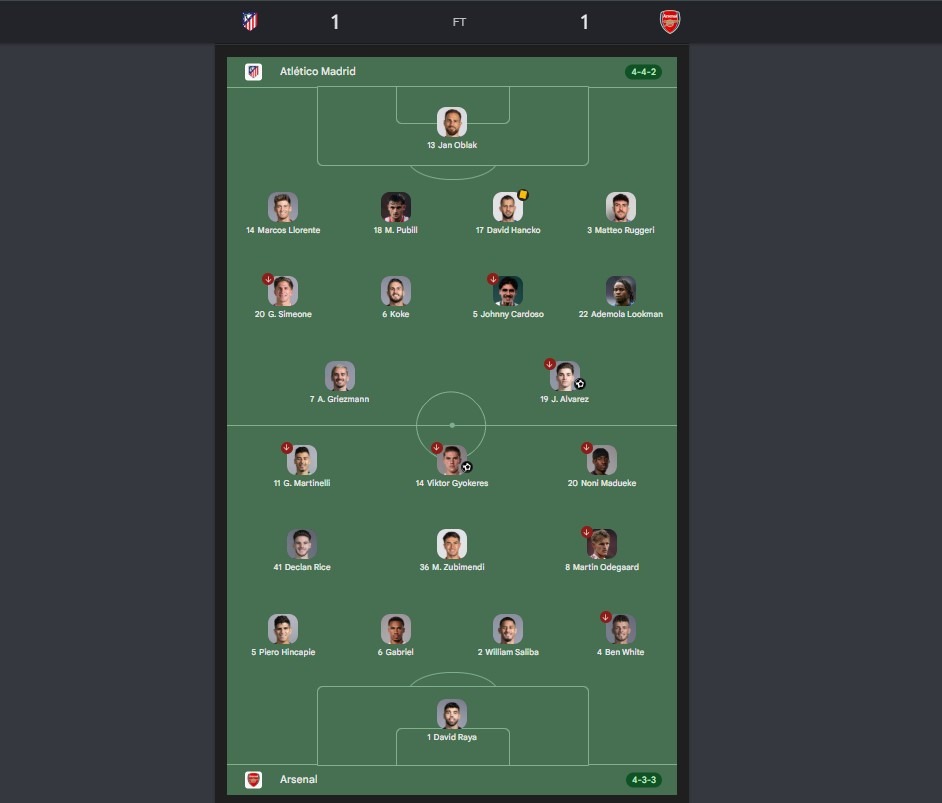This screenshot has height=803, width=942.
Task: Select Koke's portrait in midfield
Action: 396,291
